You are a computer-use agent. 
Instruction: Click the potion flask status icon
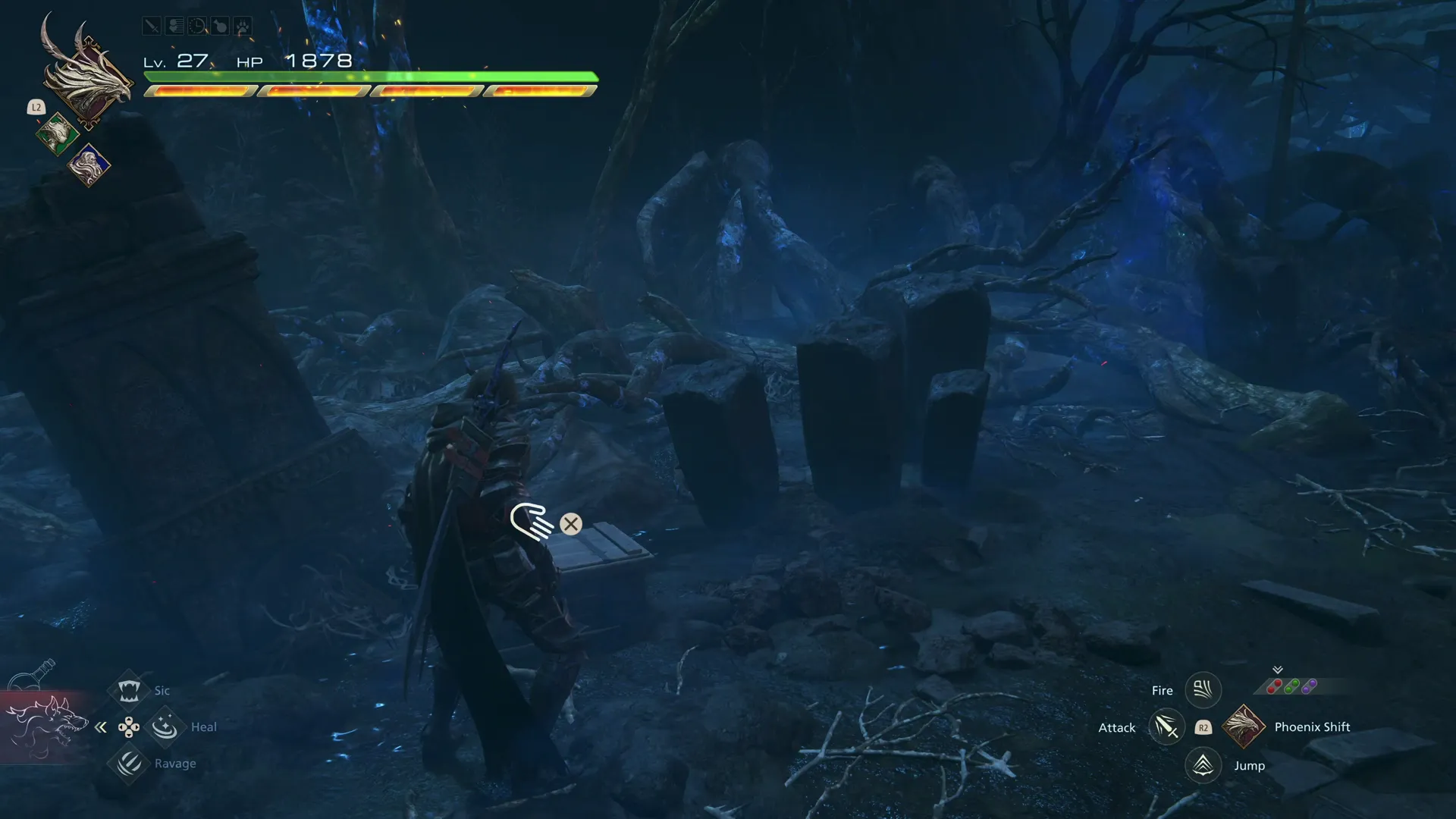click(221, 25)
